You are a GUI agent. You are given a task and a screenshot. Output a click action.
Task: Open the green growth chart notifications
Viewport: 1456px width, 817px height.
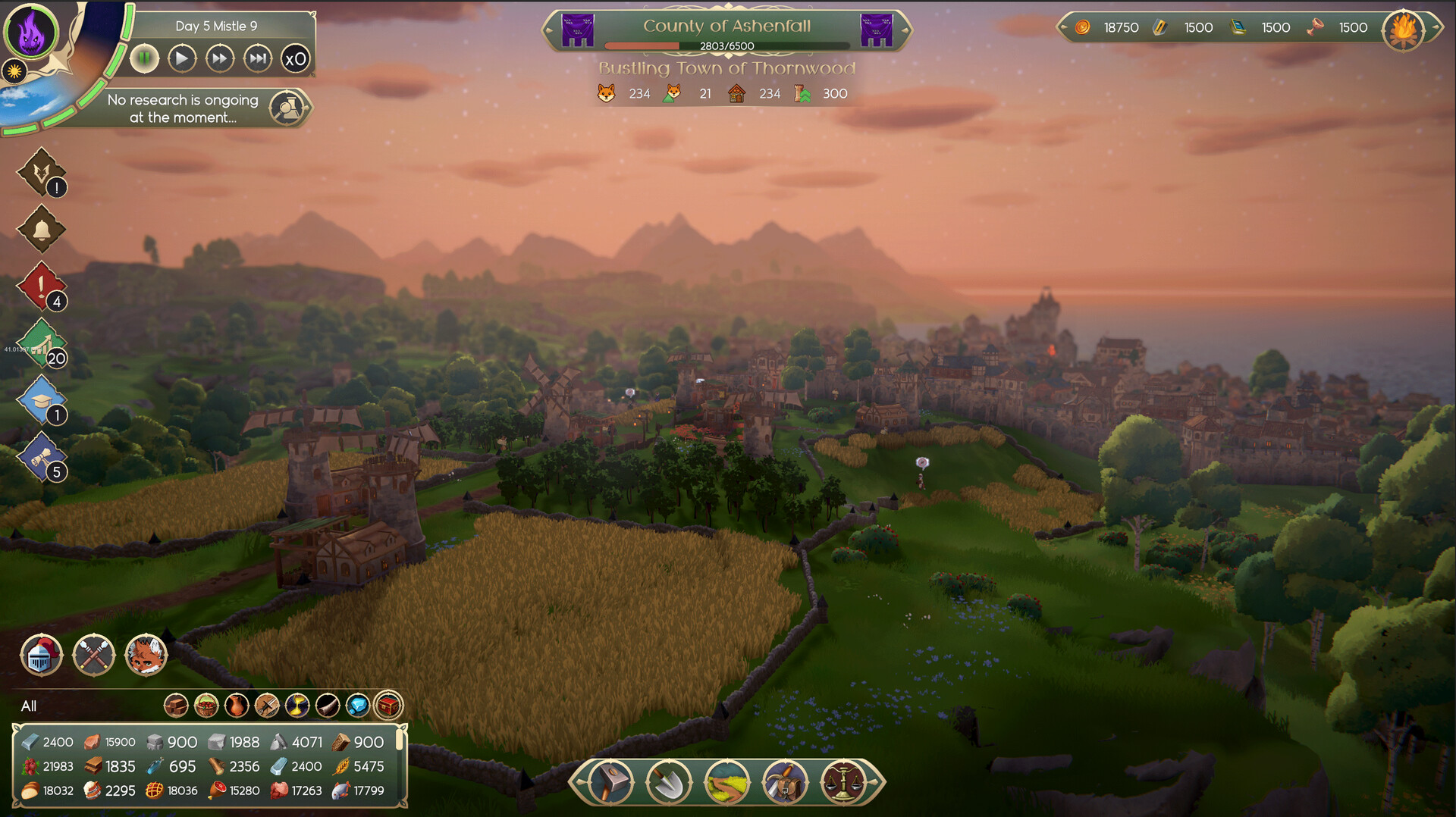tap(42, 343)
